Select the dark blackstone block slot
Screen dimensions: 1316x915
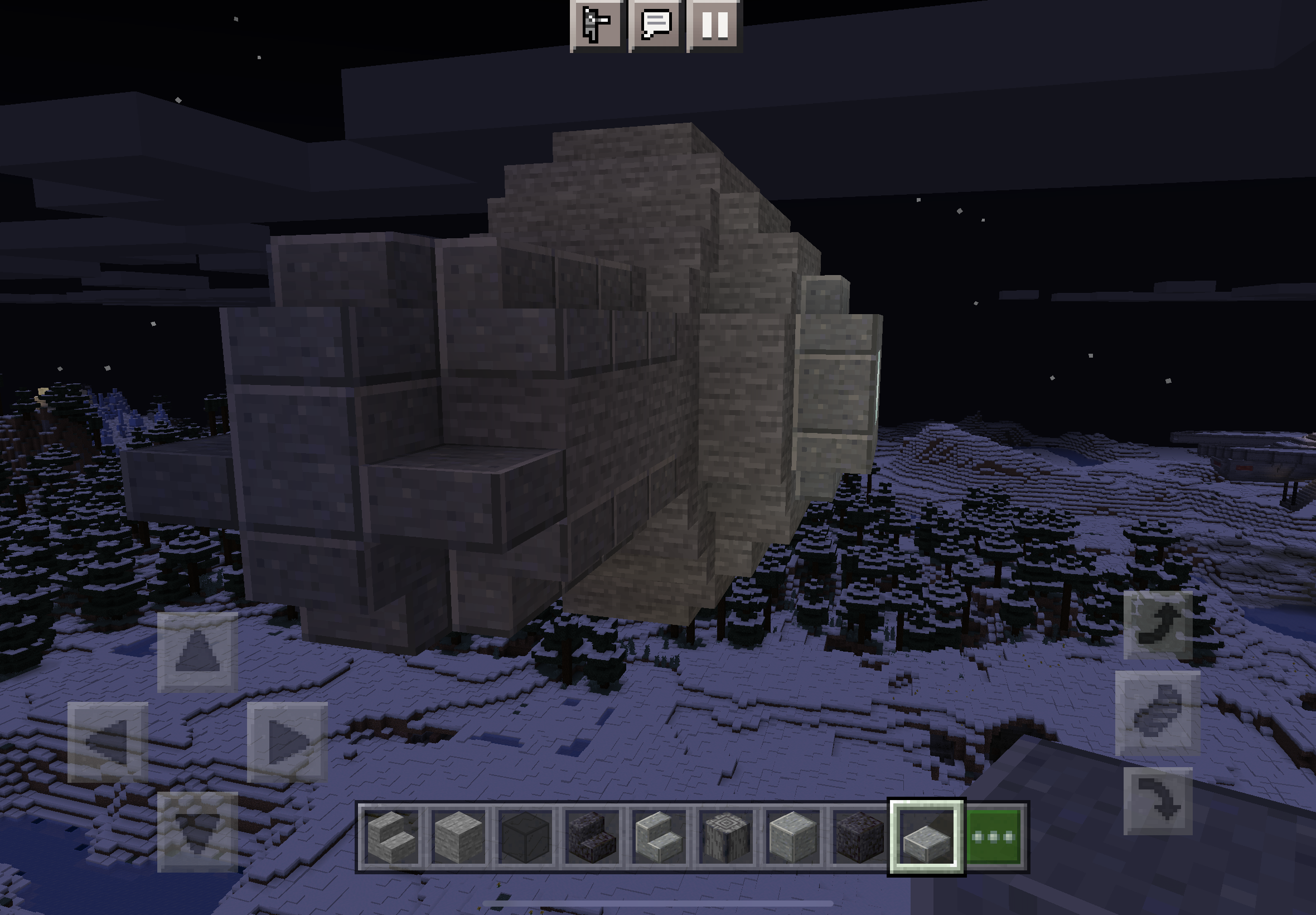859,837
